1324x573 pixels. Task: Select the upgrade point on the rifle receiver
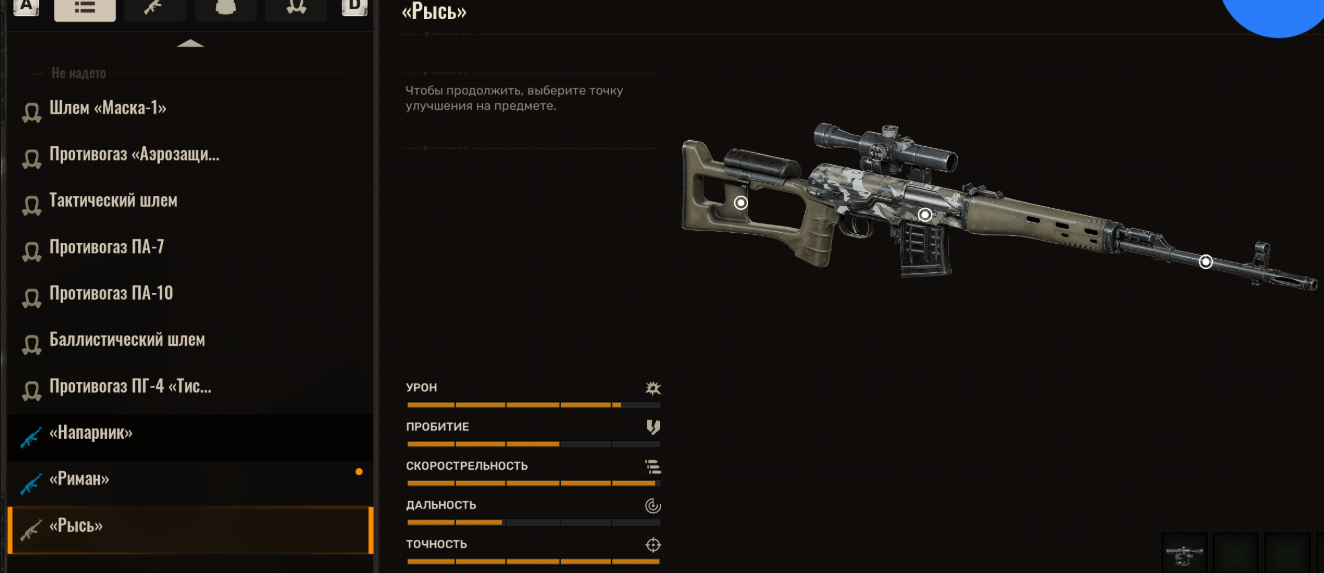[925, 214]
